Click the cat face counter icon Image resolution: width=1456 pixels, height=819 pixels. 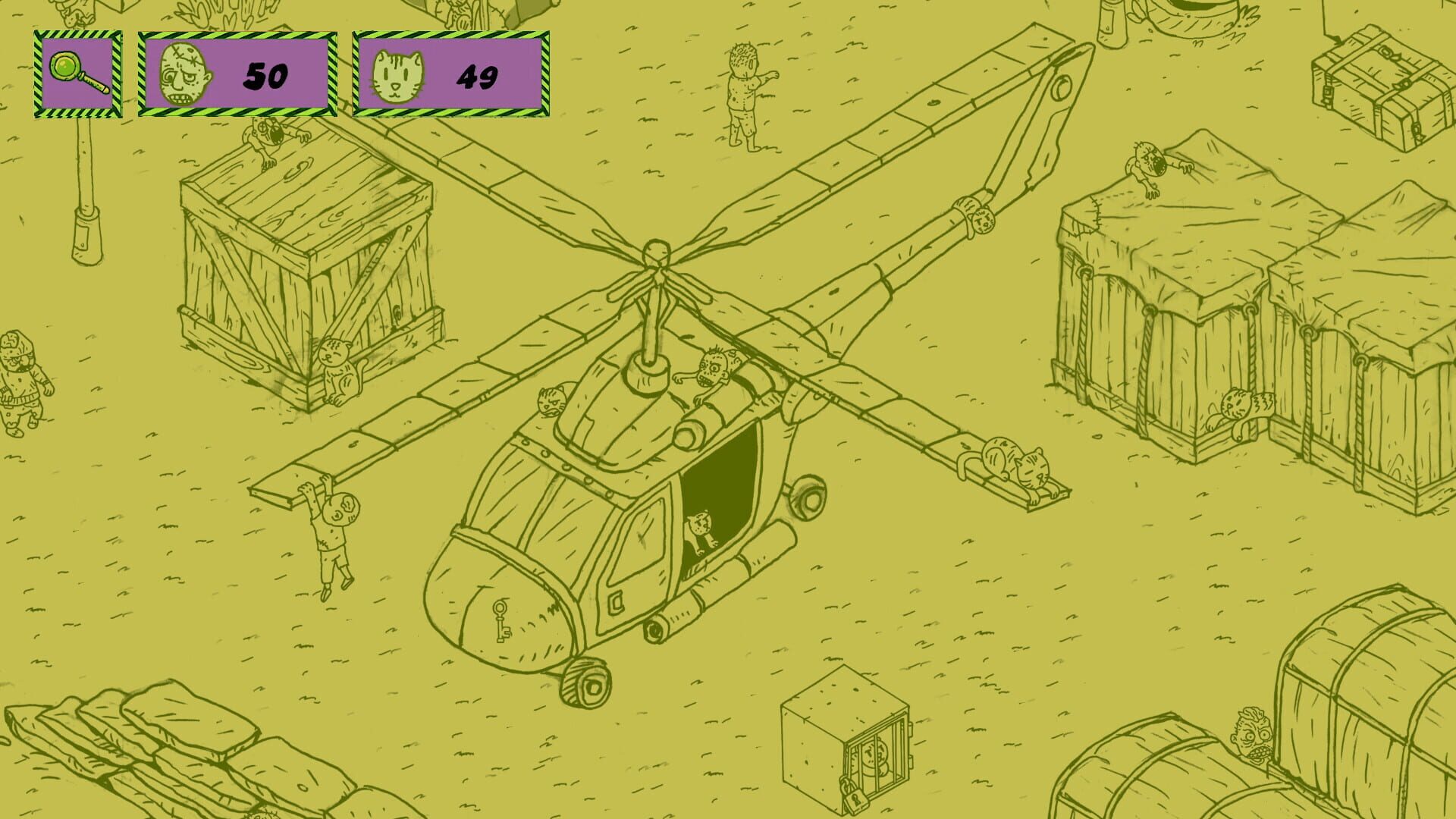pyautogui.click(x=400, y=74)
